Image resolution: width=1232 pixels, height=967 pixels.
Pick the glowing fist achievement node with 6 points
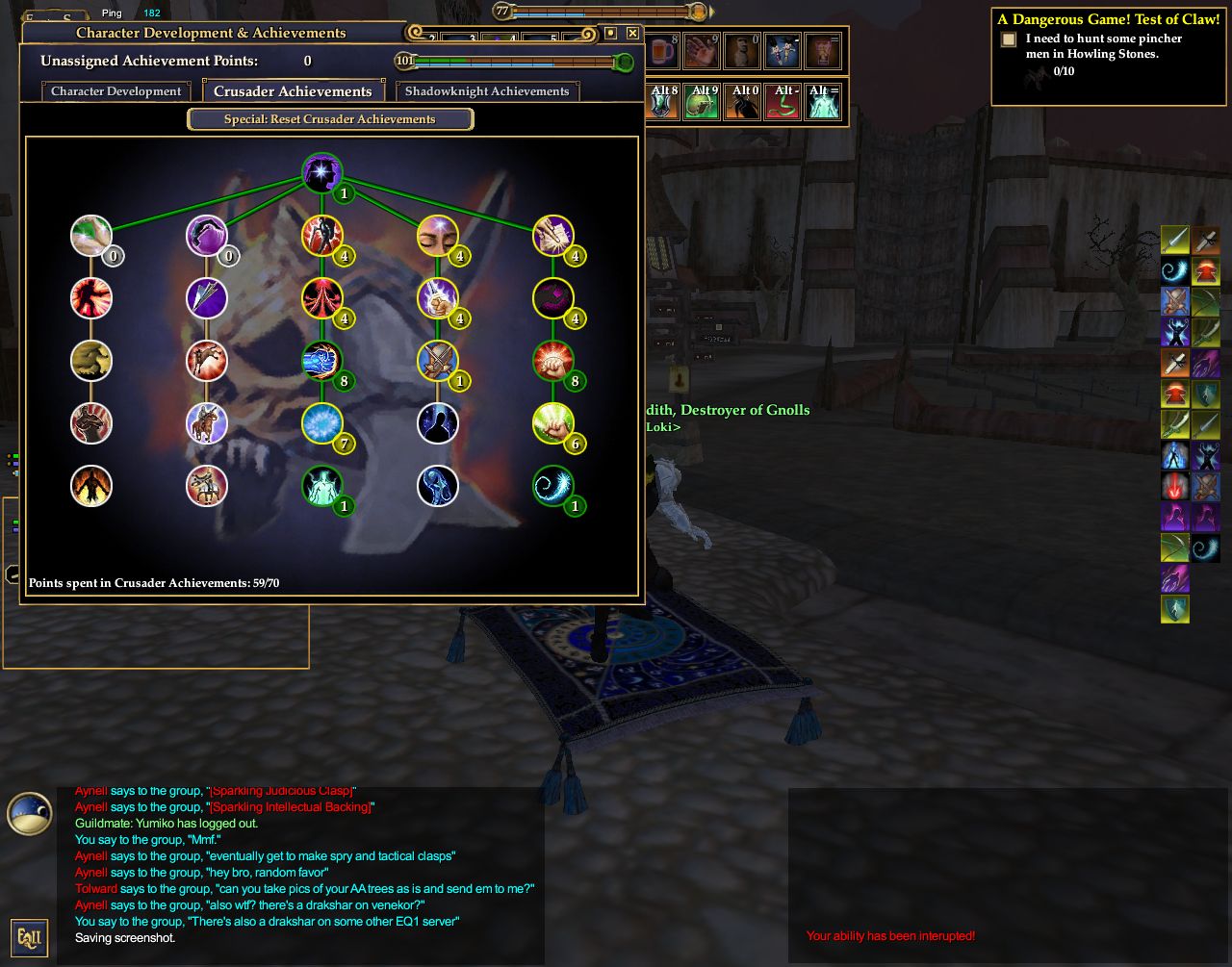(x=552, y=423)
